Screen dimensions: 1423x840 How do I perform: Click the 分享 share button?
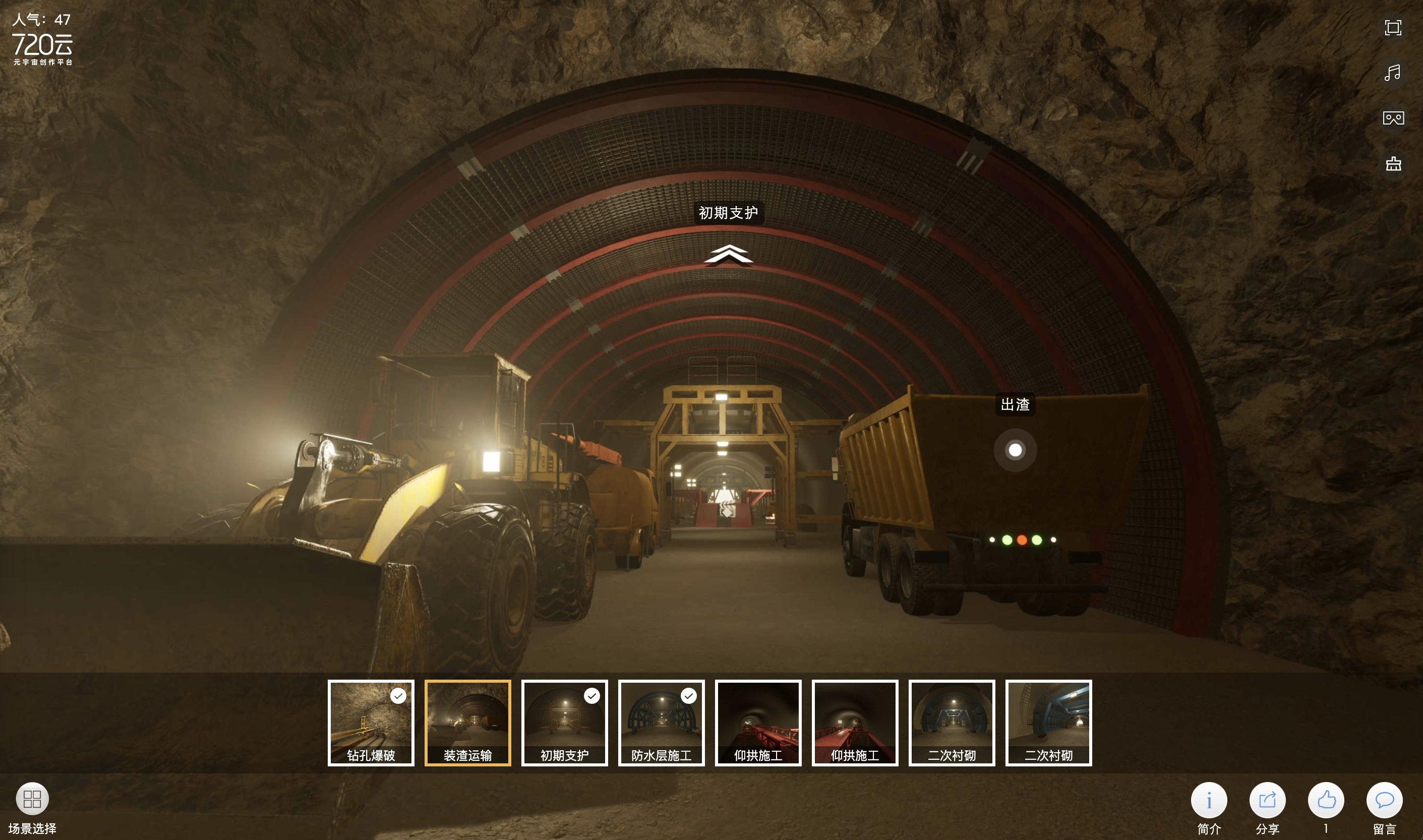tap(1267, 800)
